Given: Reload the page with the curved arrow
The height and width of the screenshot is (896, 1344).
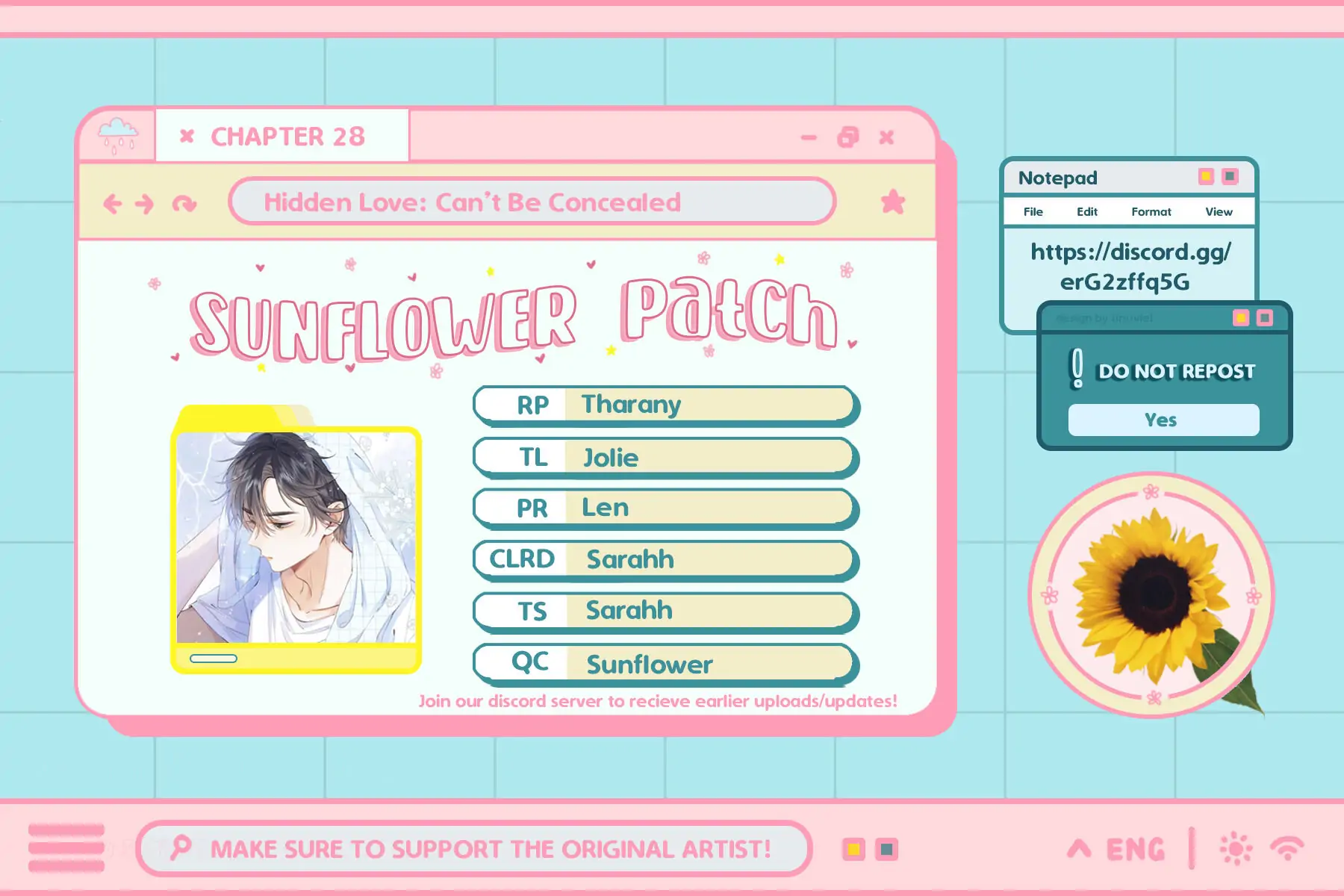Looking at the screenshot, I should [184, 203].
